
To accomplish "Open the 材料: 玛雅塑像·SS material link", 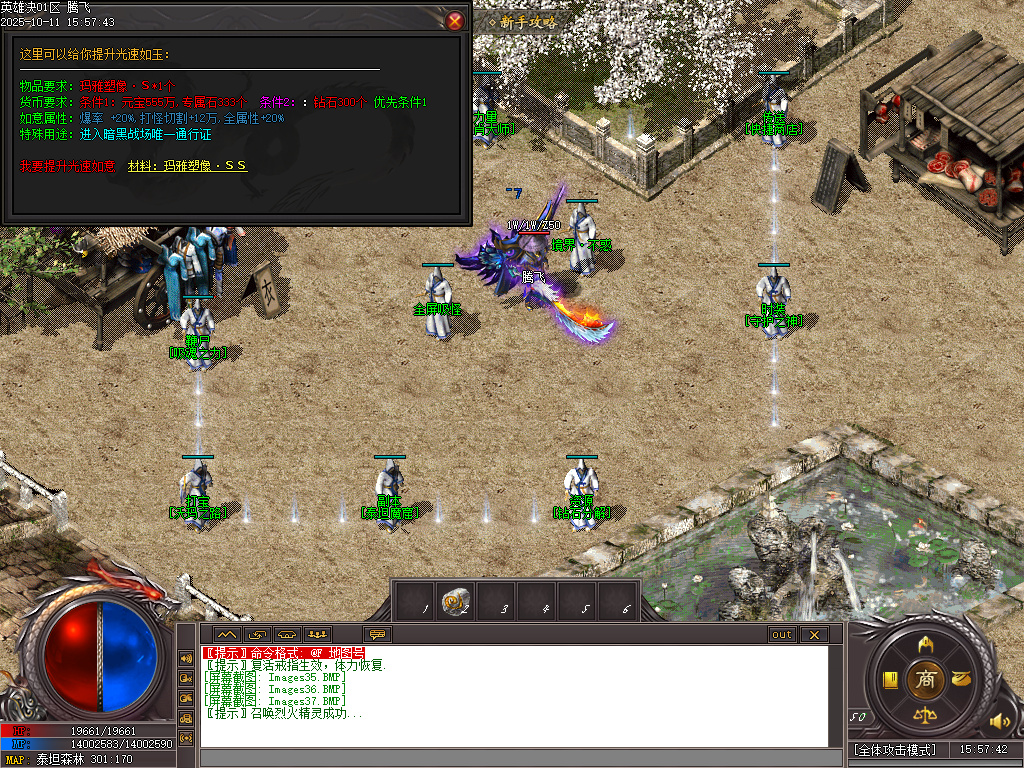I will [x=188, y=165].
